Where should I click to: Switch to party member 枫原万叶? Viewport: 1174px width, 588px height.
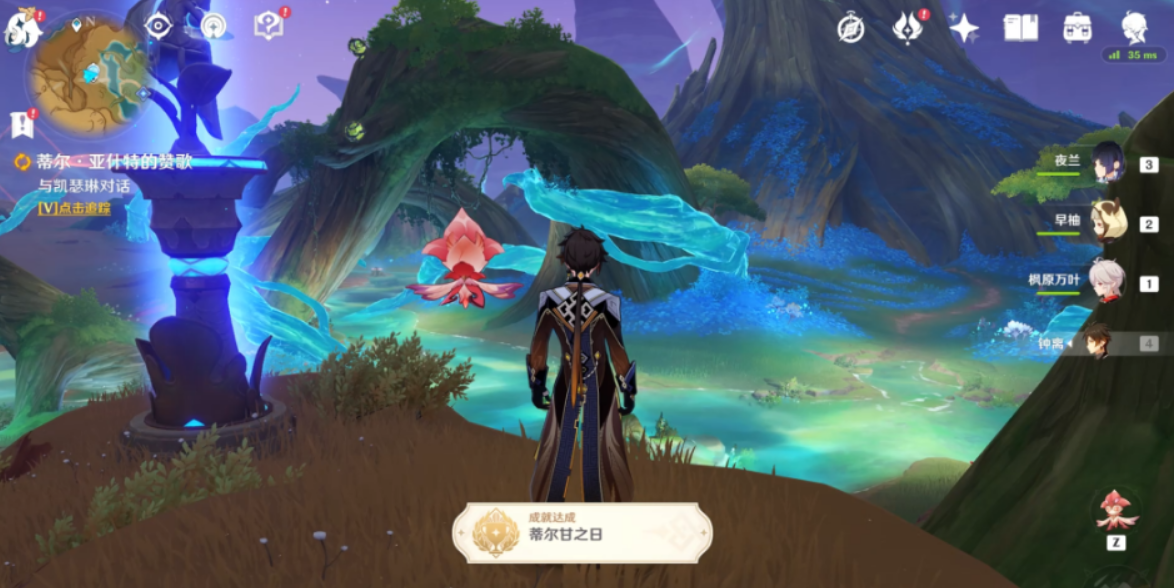[1107, 281]
